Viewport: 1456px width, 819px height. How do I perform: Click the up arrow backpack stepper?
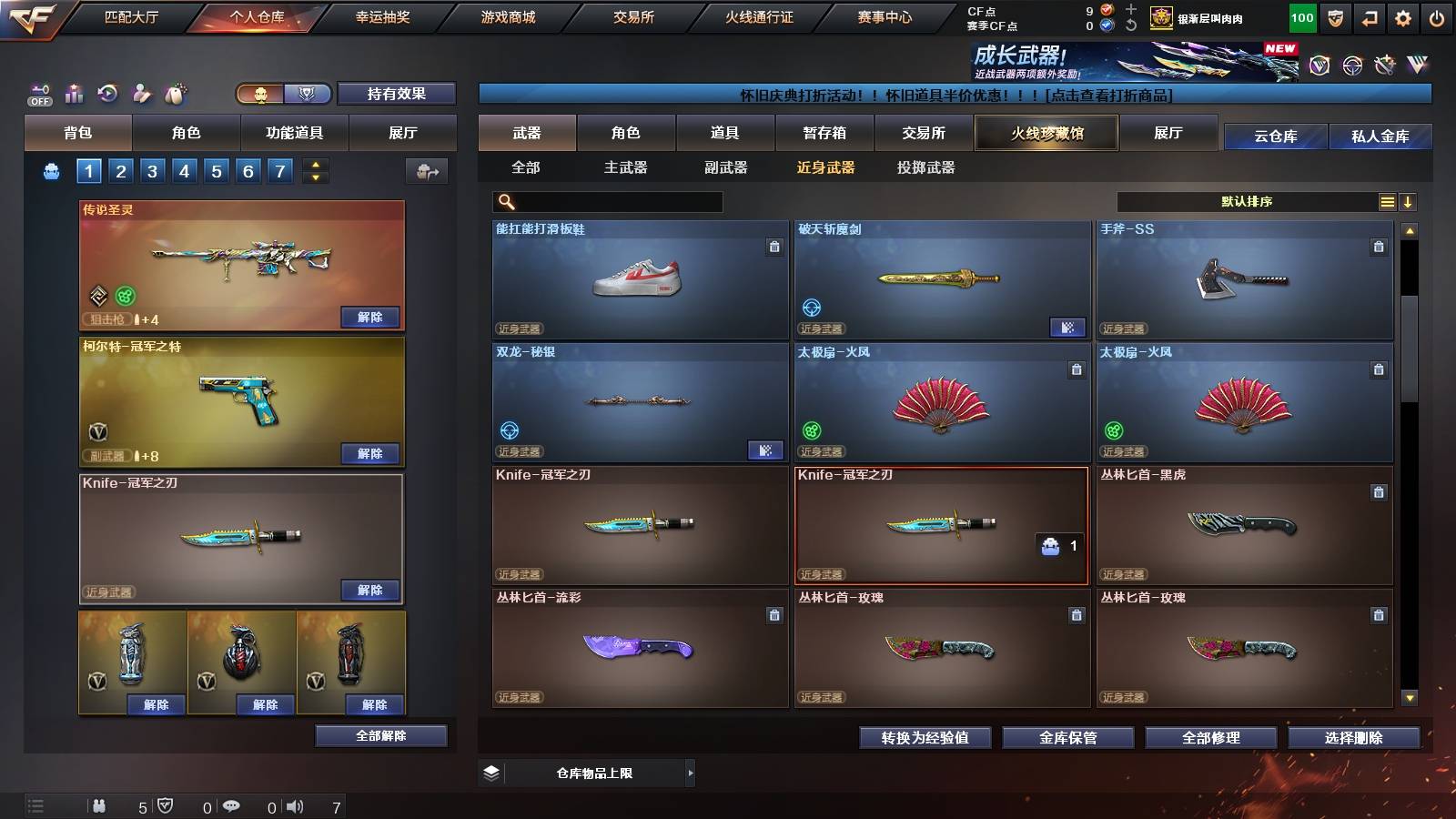pos(315,165)
